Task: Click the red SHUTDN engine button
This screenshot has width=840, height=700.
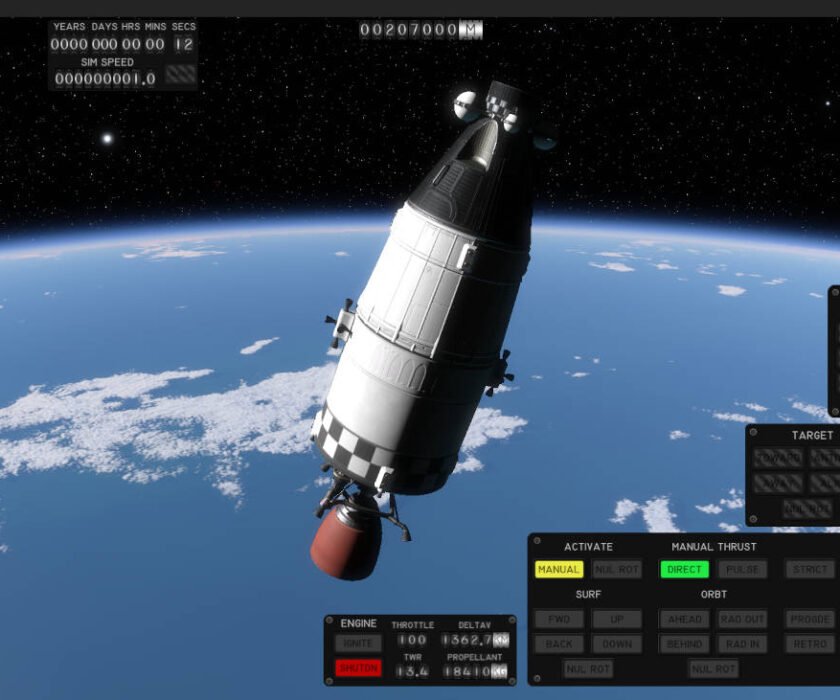Action: pos(358,668)
